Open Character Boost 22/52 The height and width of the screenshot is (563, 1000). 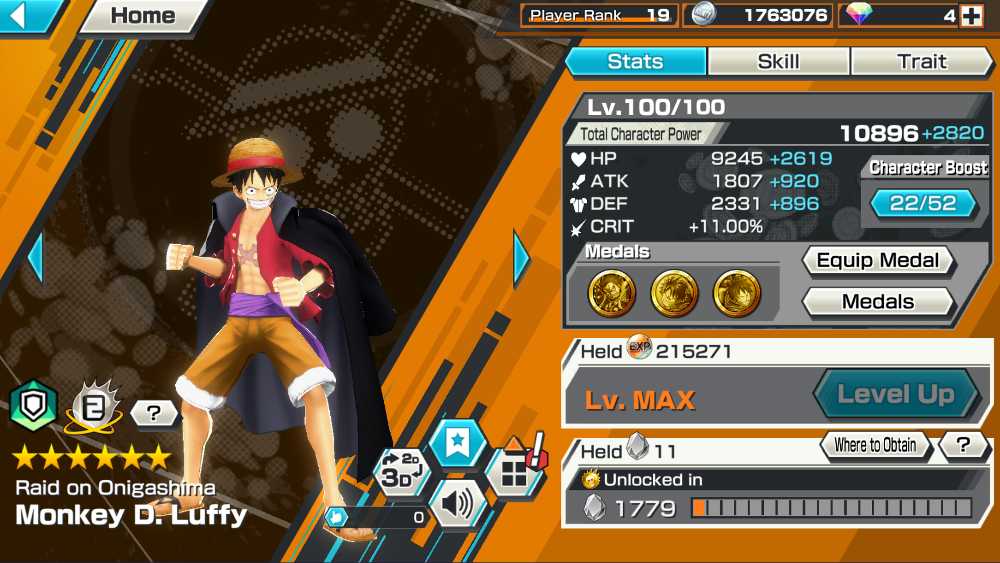[923, 203]
